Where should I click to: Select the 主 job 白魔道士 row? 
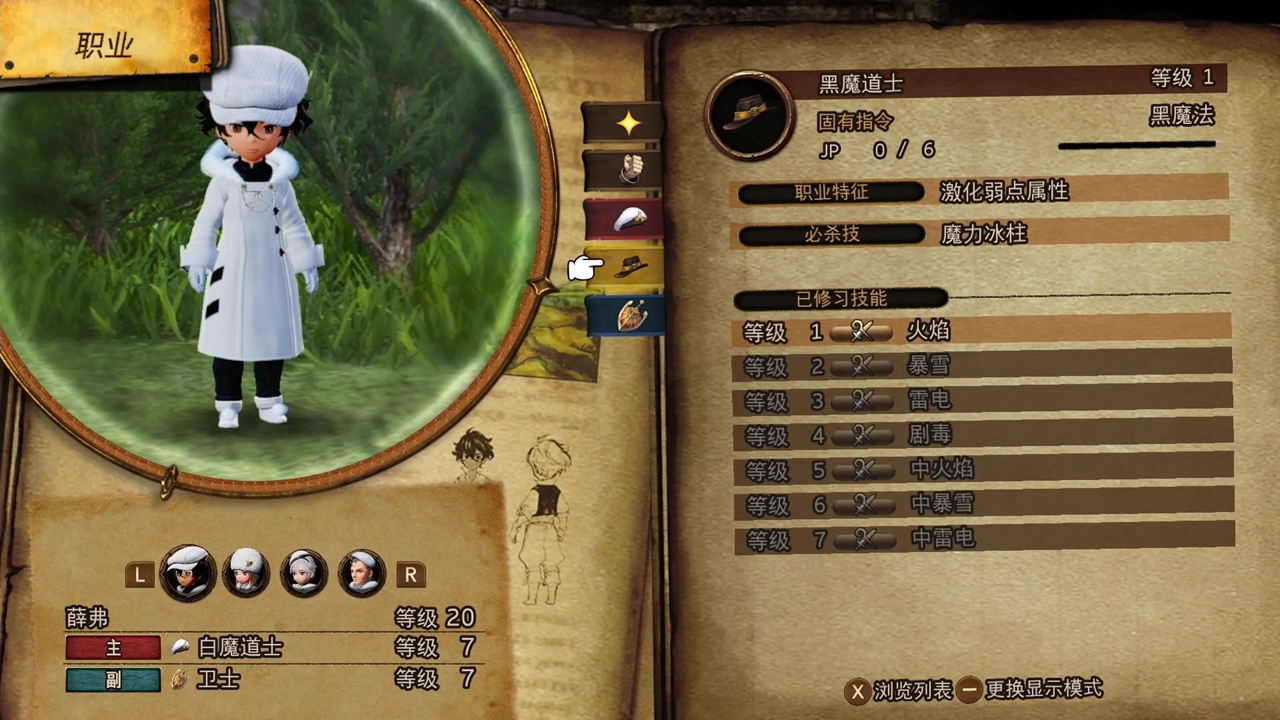pos(270,648)
